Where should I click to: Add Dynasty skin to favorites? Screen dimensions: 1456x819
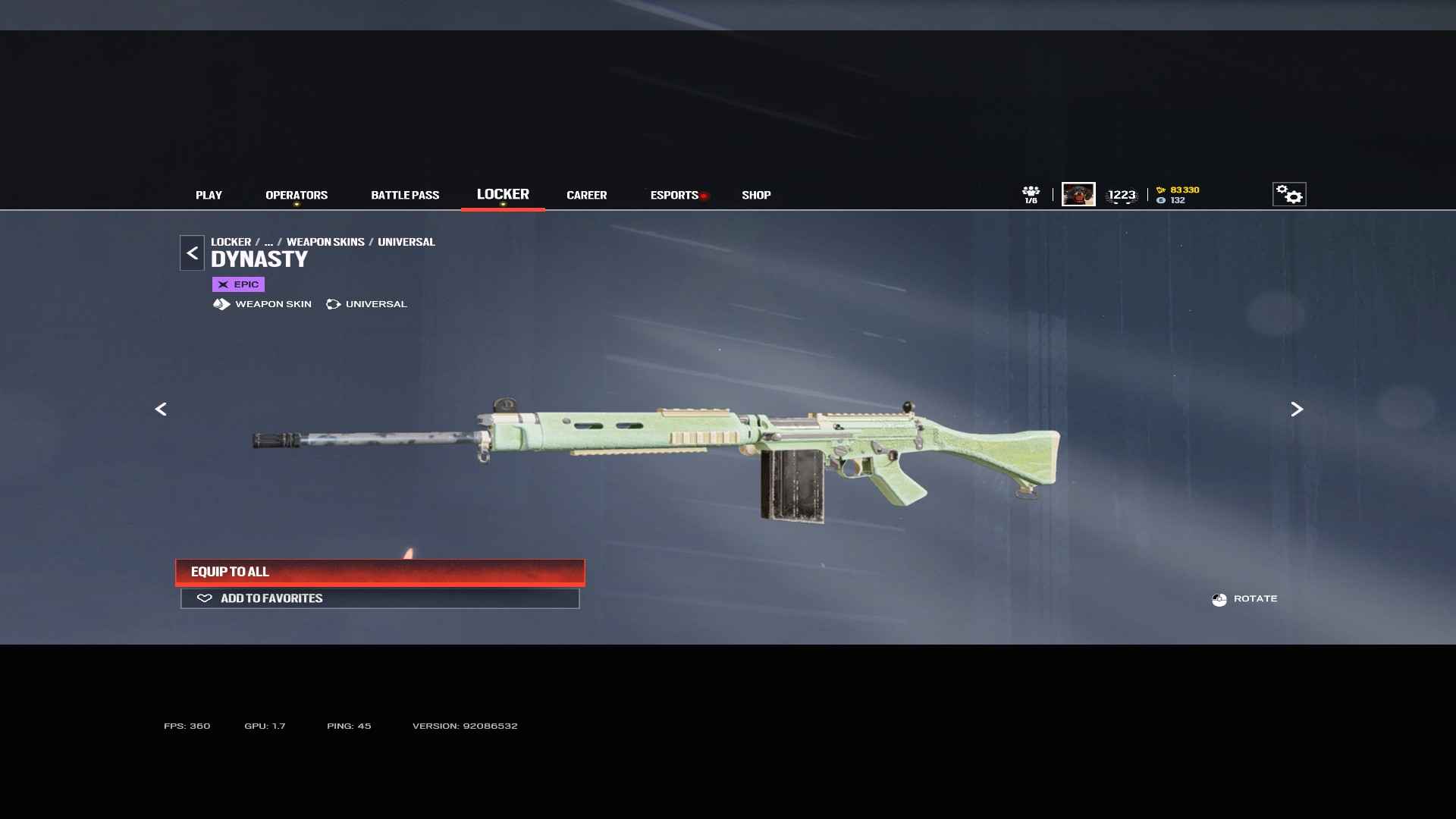[380, 598]
